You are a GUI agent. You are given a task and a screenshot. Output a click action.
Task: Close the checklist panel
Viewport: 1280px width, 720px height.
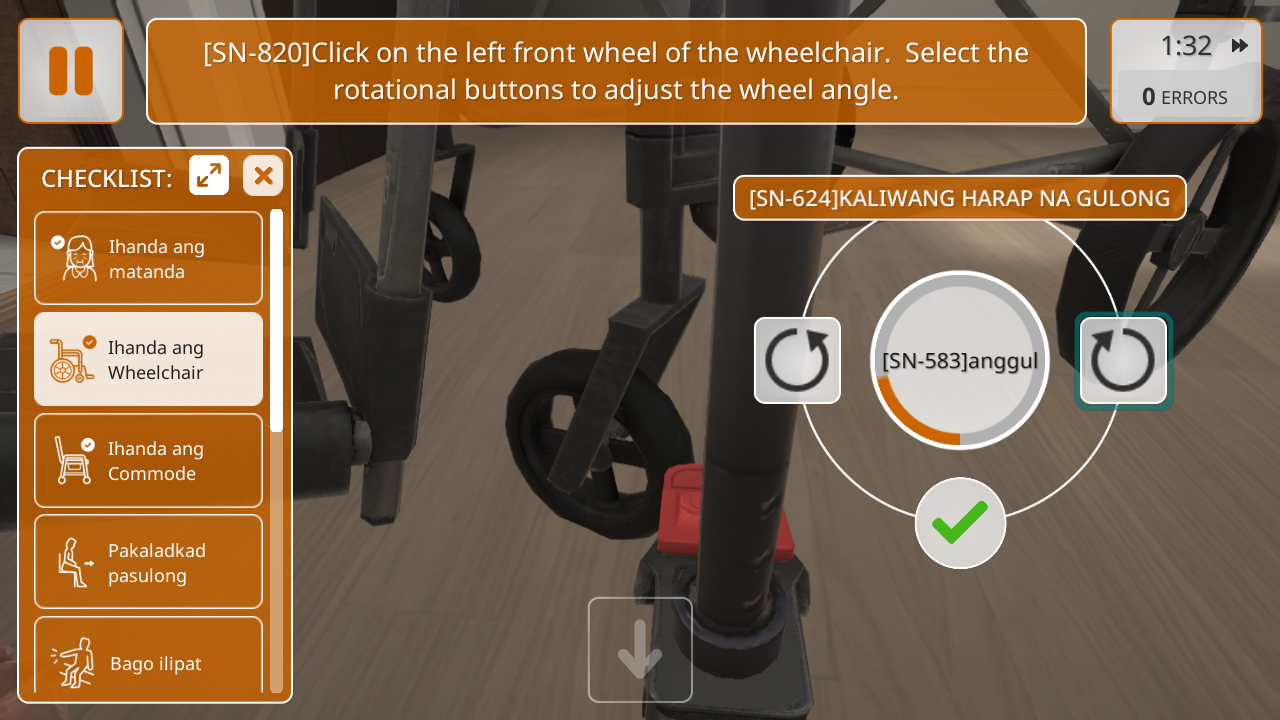click(263, 176)
